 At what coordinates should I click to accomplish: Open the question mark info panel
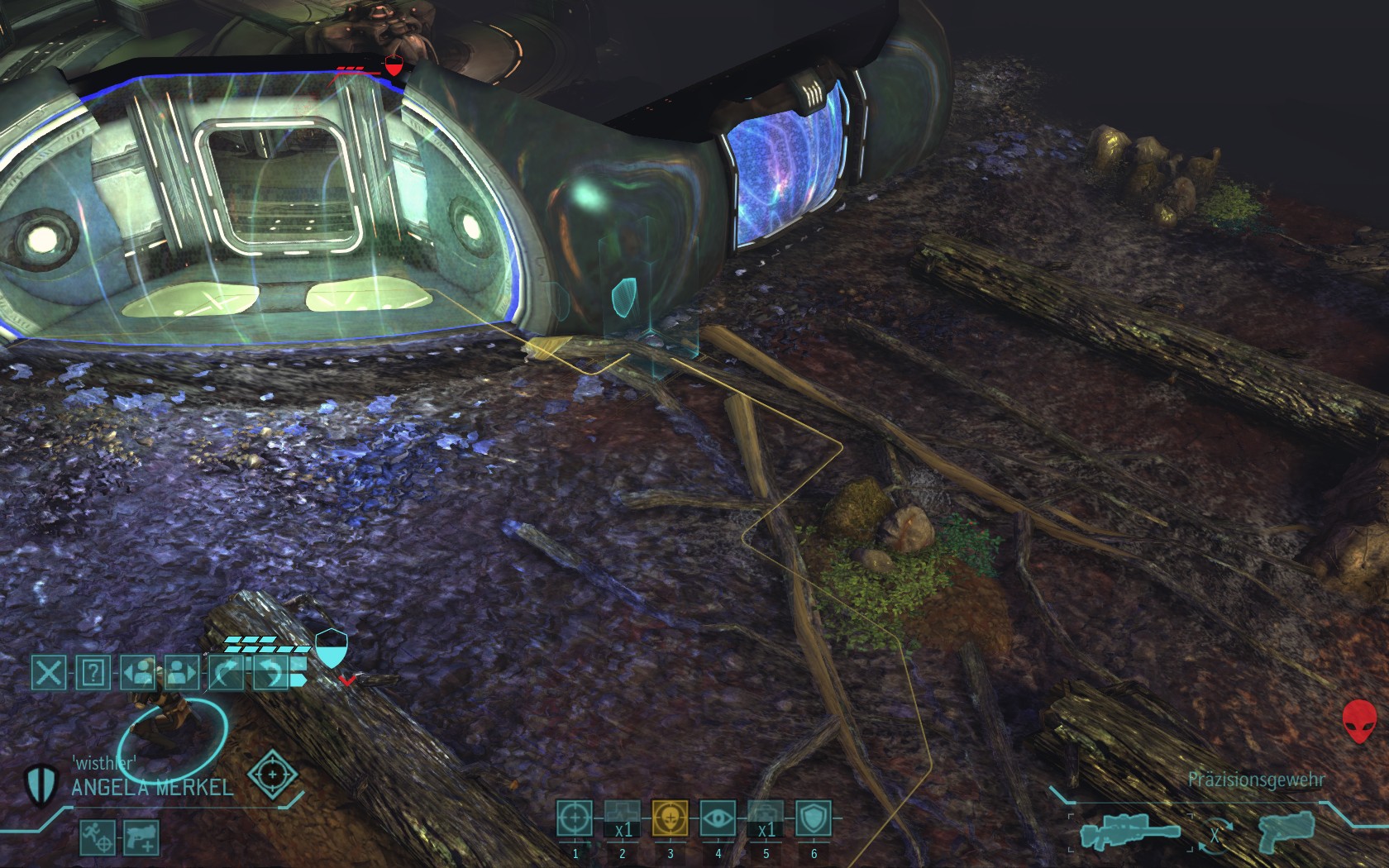93,673
